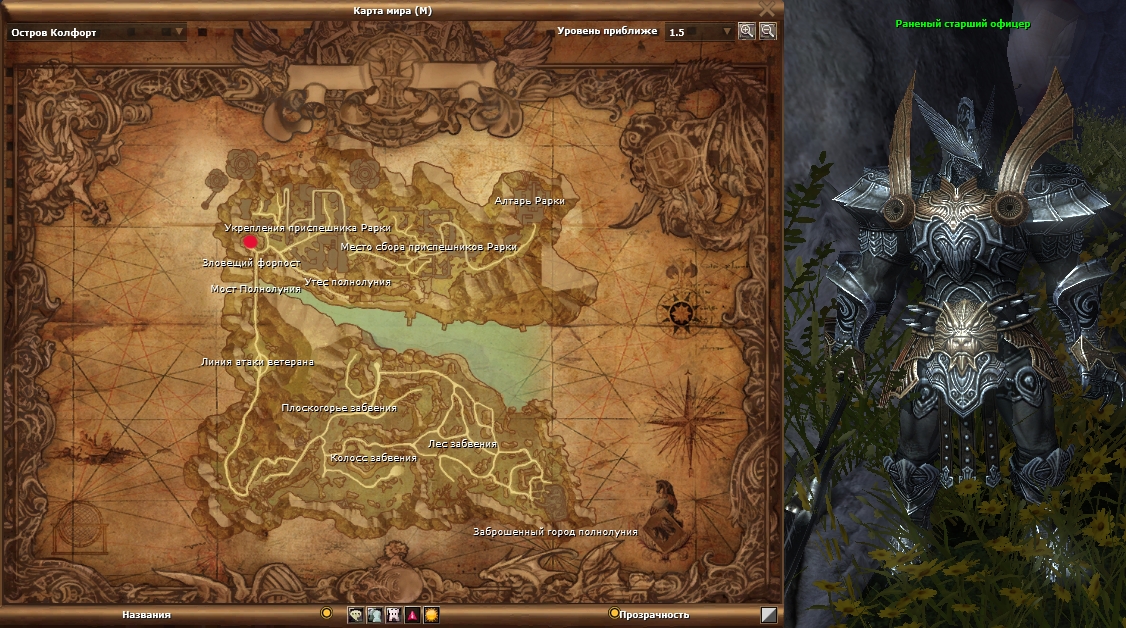Toggle the yellow sun map filter
This screenshot has height=628, width=1126.
[431, 615]
